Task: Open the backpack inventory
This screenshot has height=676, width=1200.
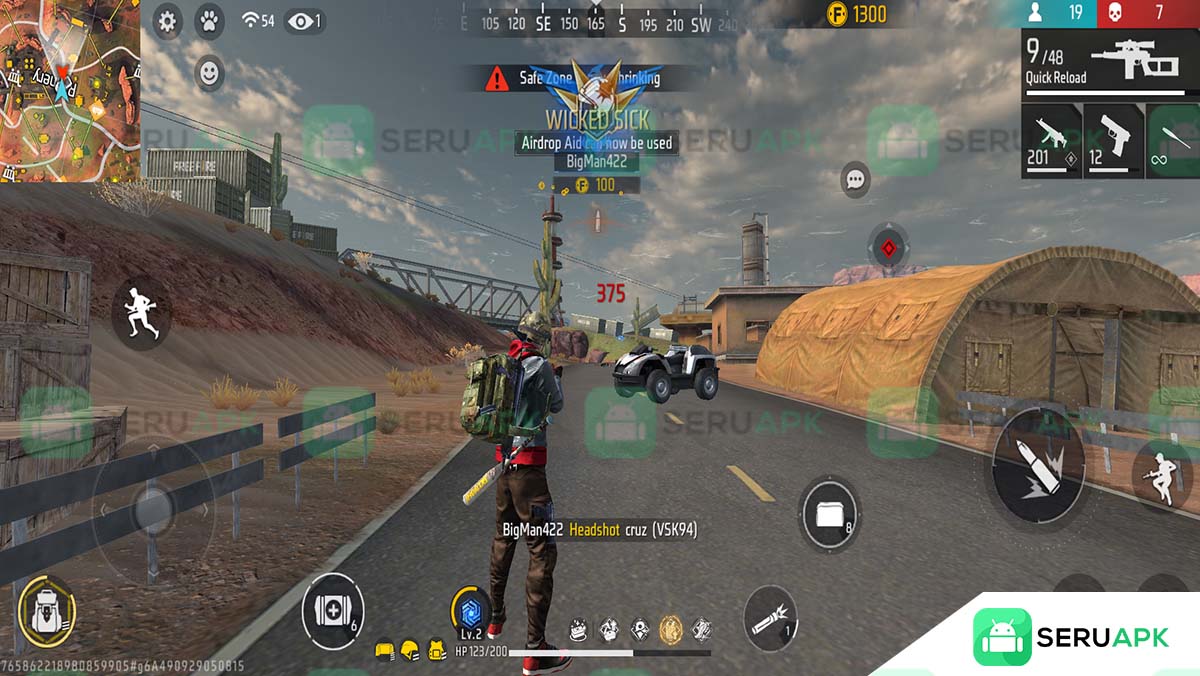Action: [x=47, y=608]
